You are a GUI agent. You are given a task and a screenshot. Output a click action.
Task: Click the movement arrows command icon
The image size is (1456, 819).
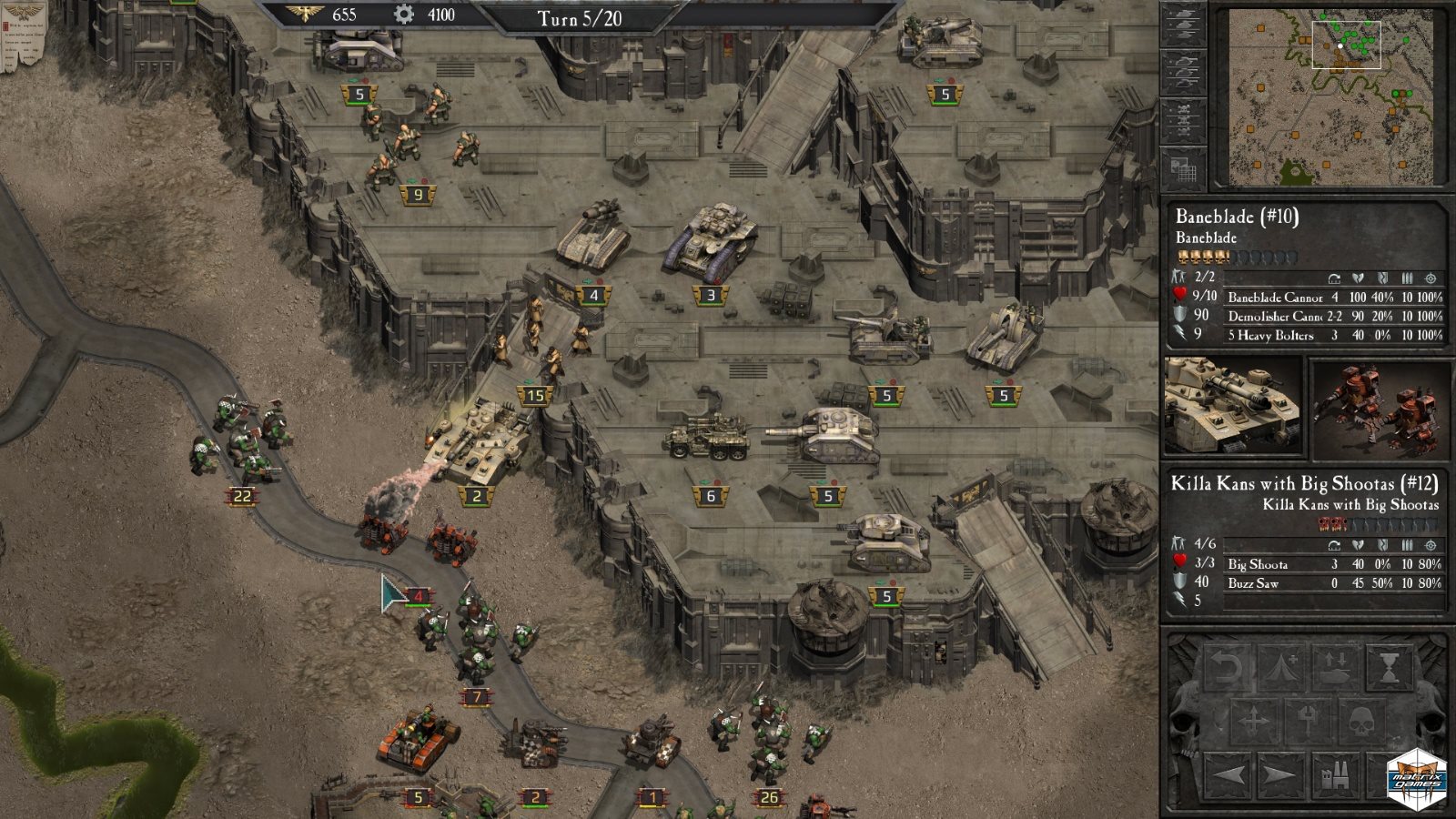(x=1254, y=719)
